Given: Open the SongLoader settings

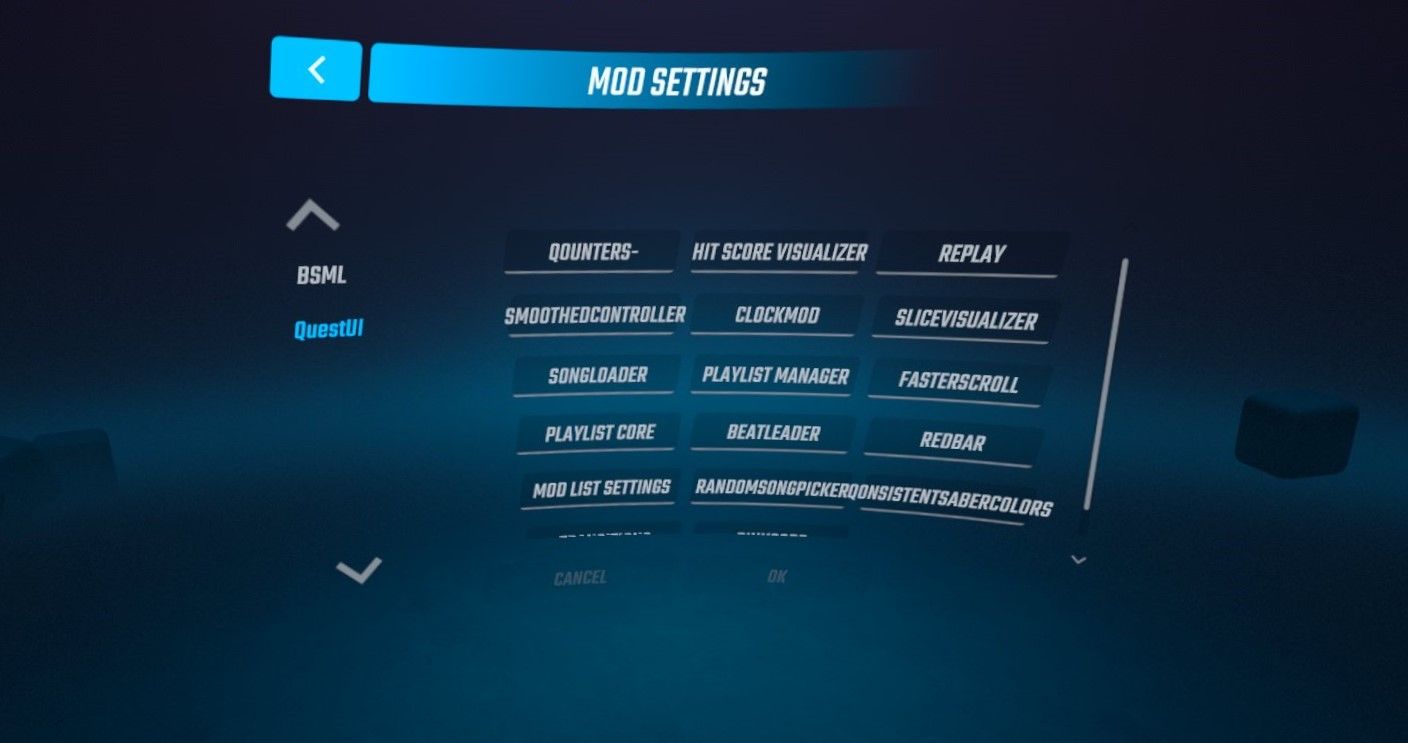Looking at the screenshot, I should pyautogui.click(x=597, y=374).
